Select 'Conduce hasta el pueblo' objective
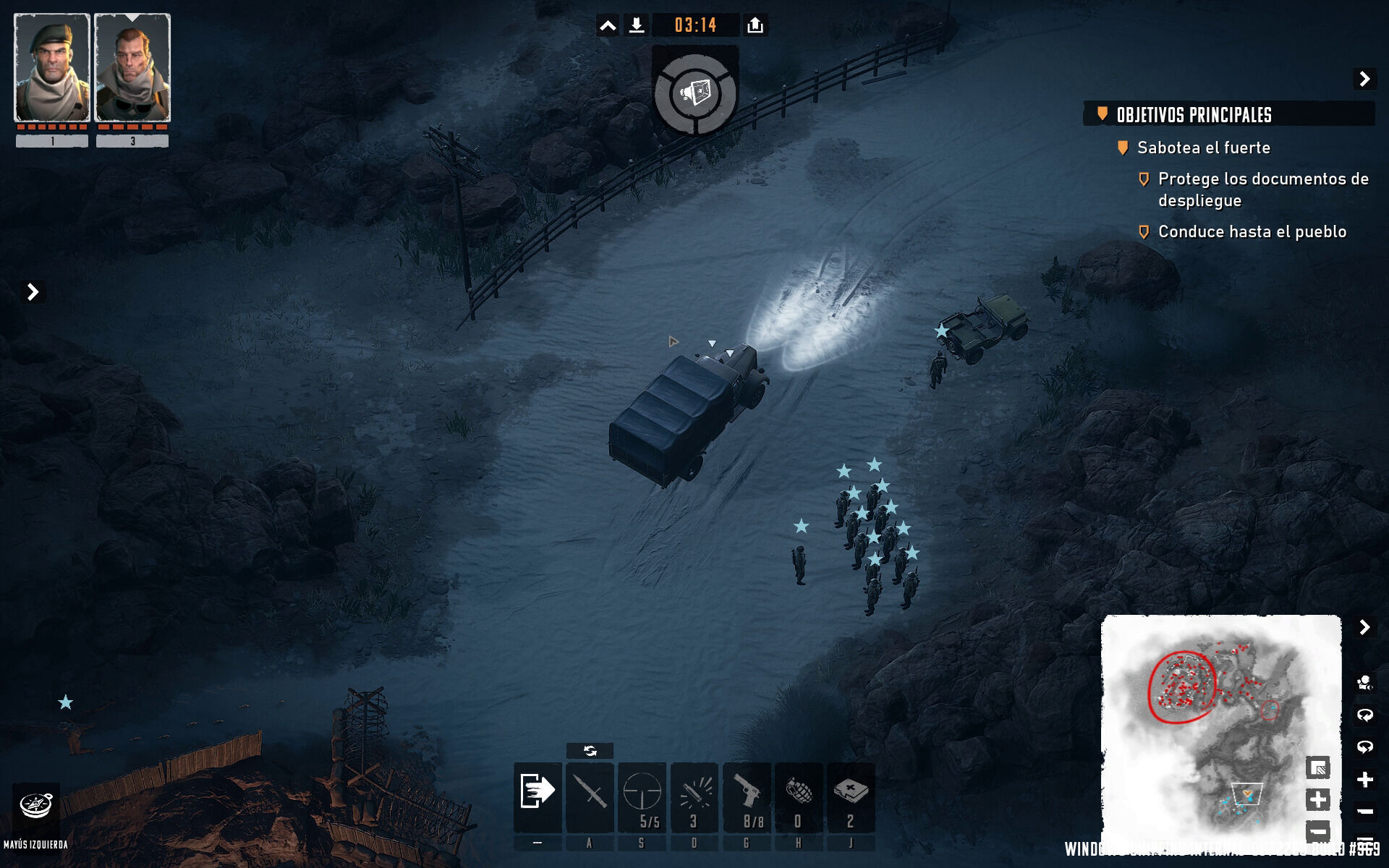 click(x=1252, y=231)
